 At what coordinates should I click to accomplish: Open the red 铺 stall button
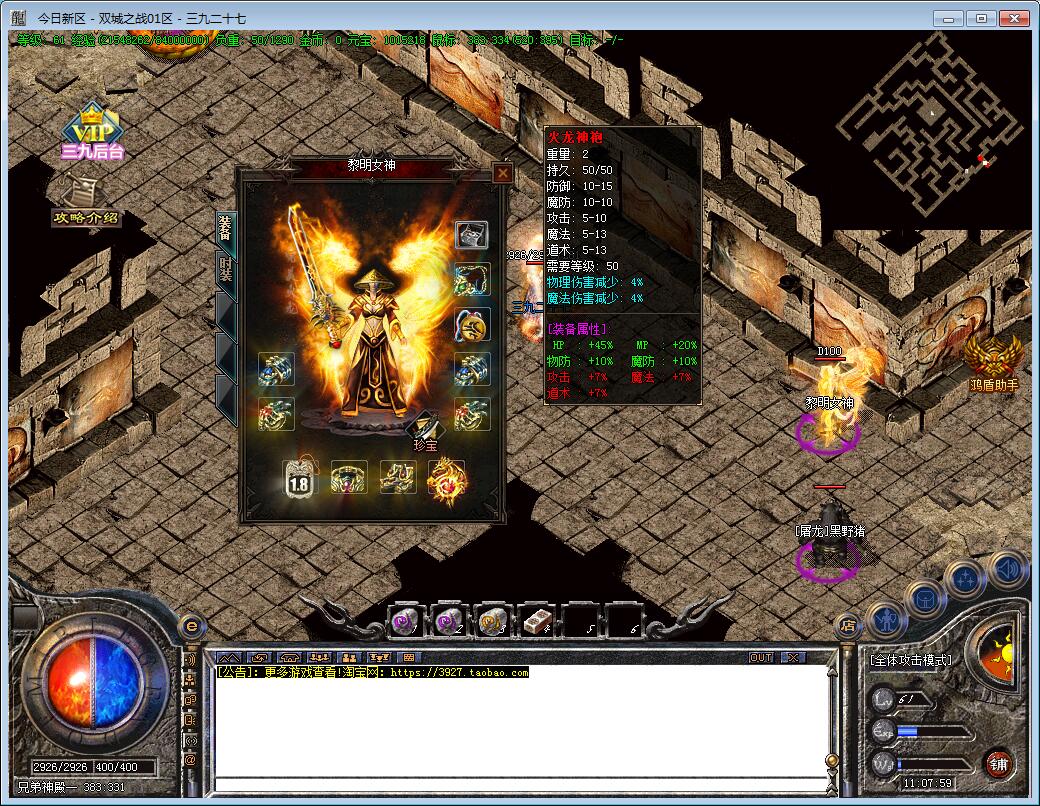click(997, 765)
